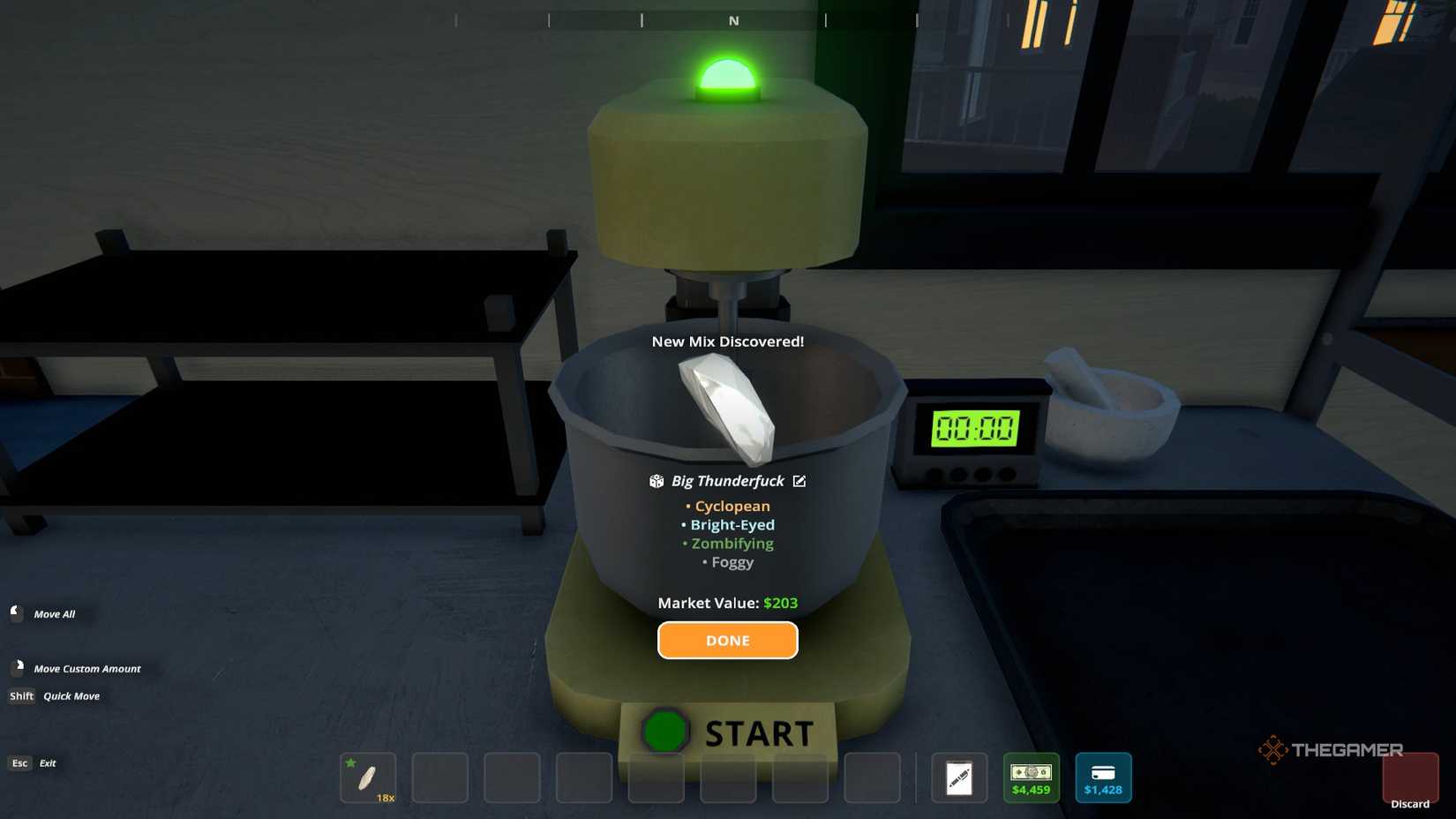Viewport: 1456px width, 819px height.
Task: Select the white bag item in the first hotbar slot
Action: 368,778
